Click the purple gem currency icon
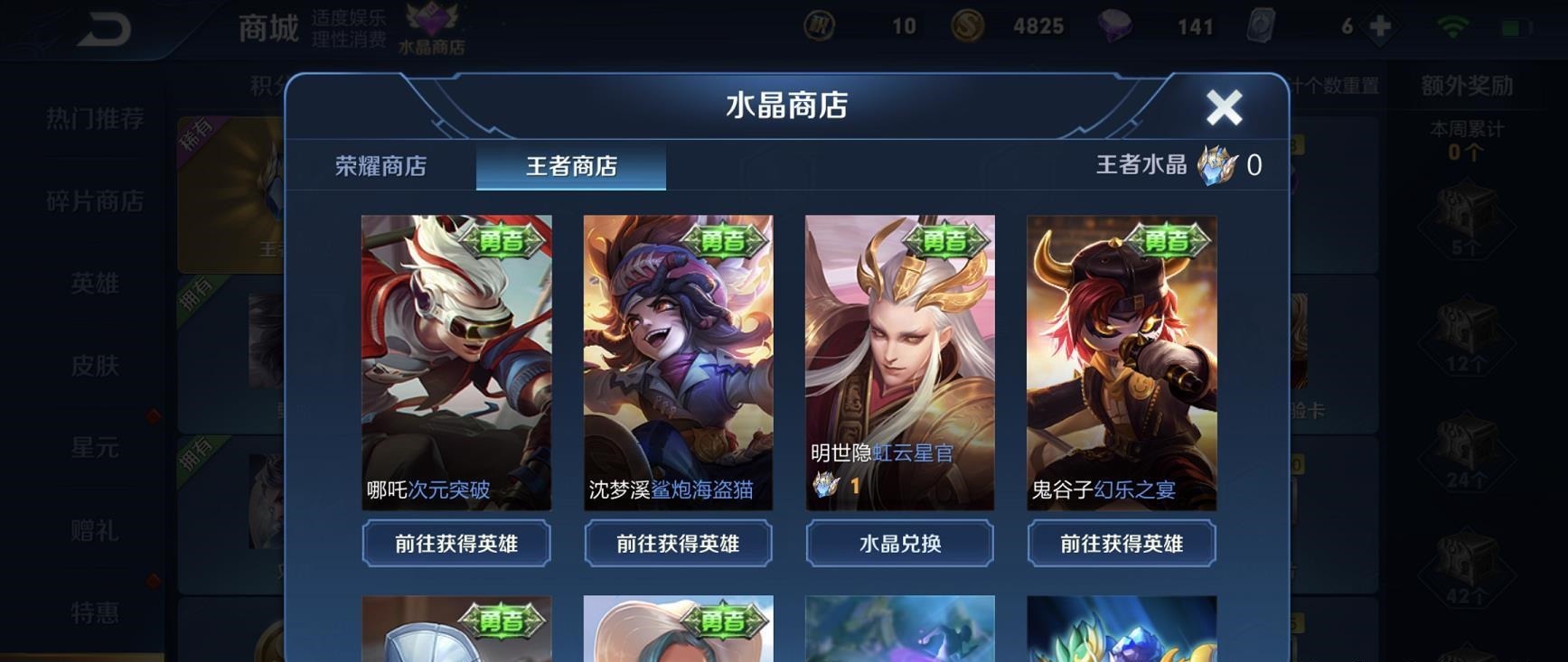 coord(1116,26)
